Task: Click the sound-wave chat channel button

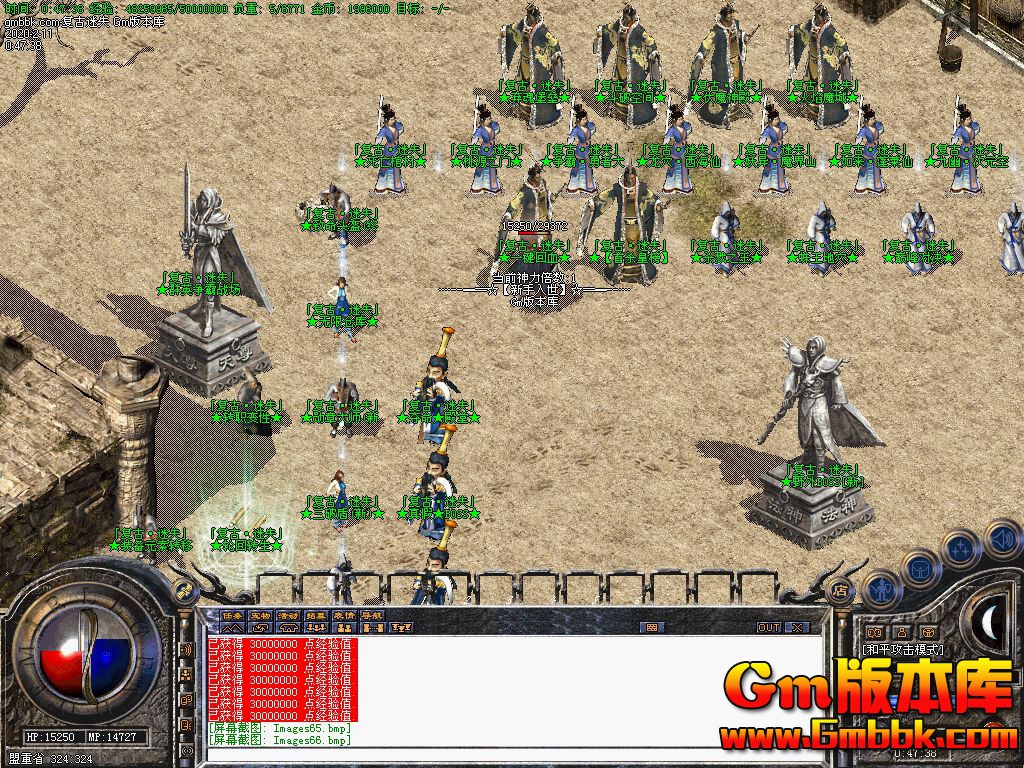Action: coord(185,650)
